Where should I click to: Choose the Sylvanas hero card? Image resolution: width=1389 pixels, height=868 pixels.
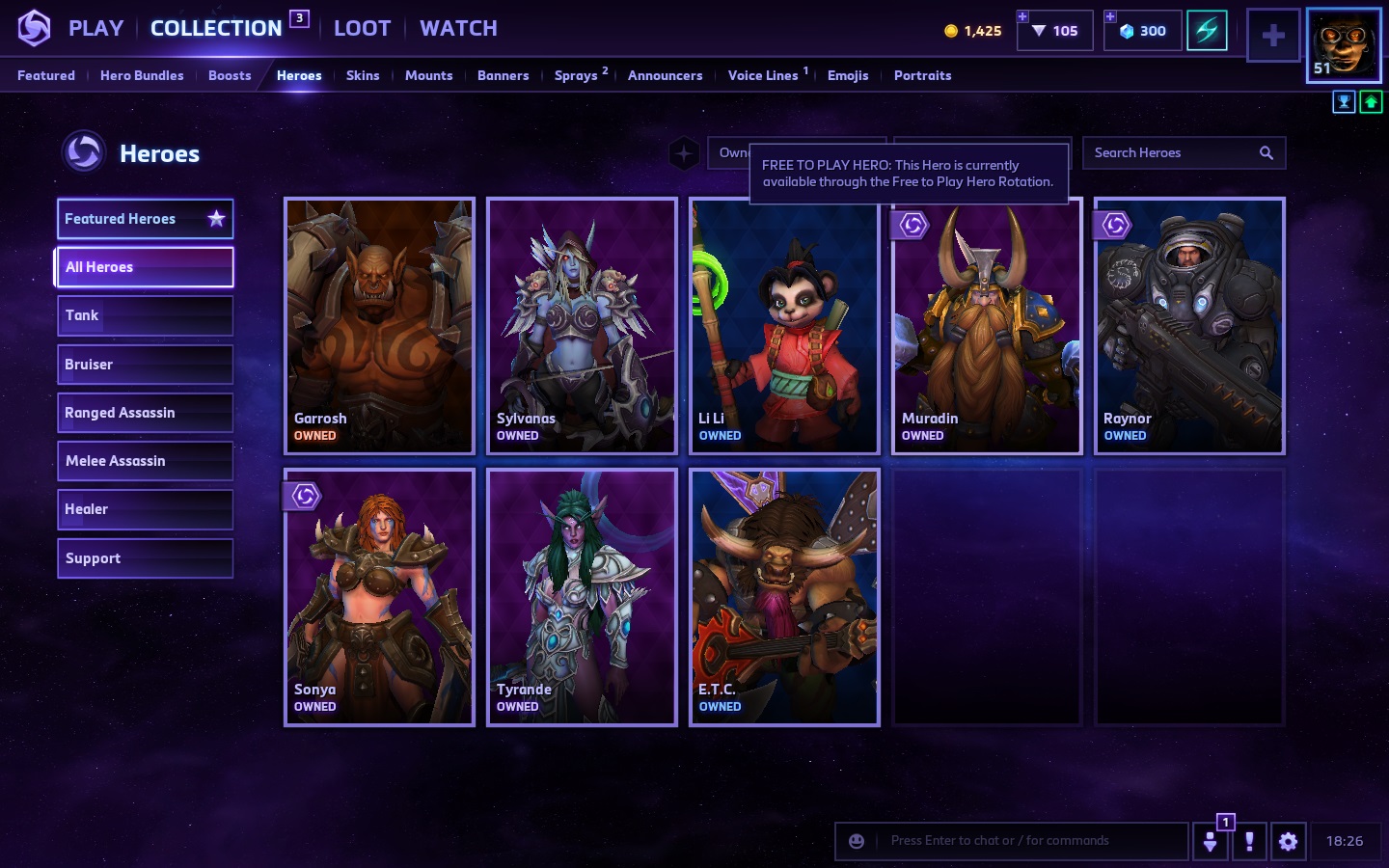582,326
